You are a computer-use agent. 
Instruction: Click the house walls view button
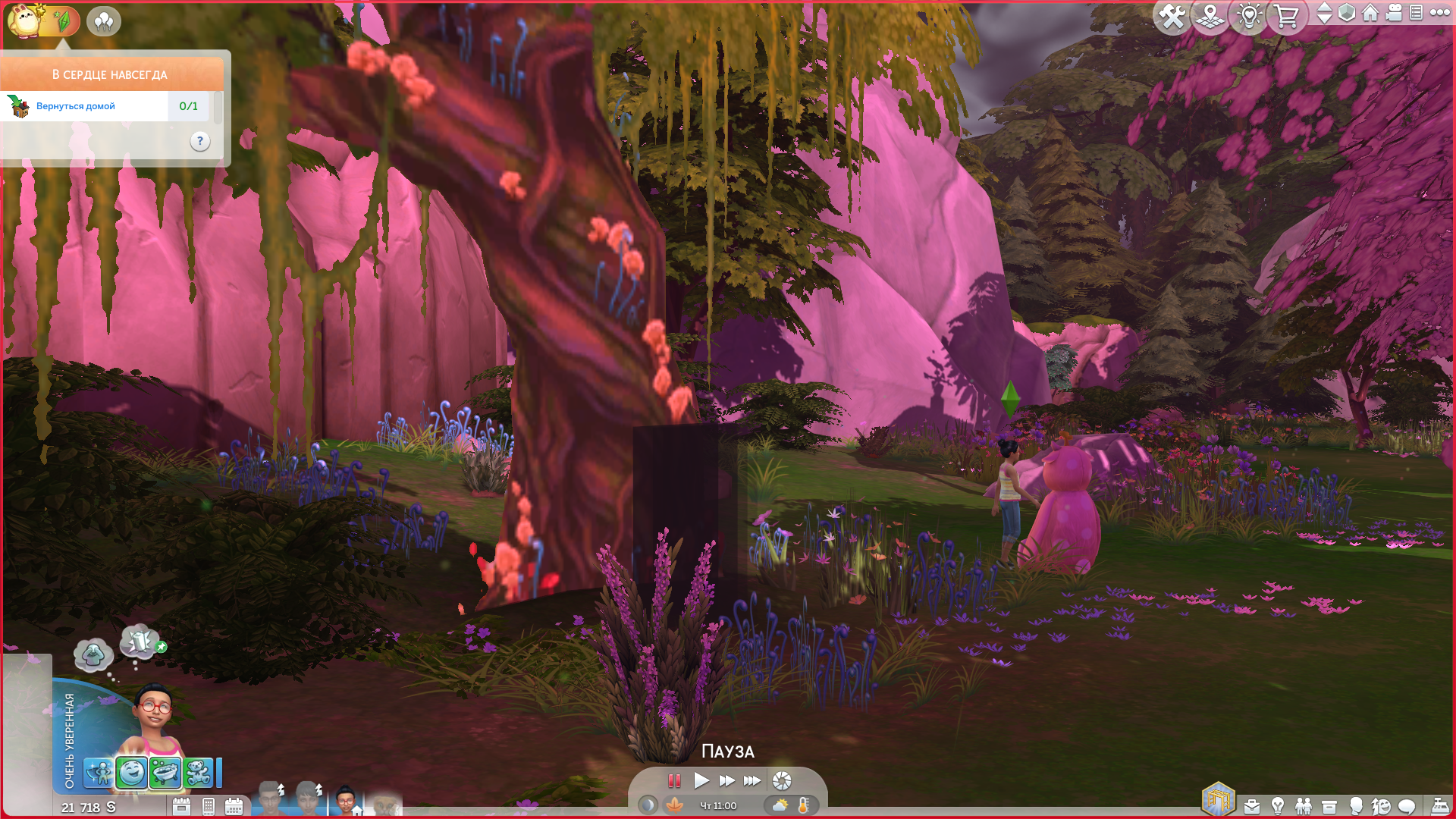point(1370,13)
